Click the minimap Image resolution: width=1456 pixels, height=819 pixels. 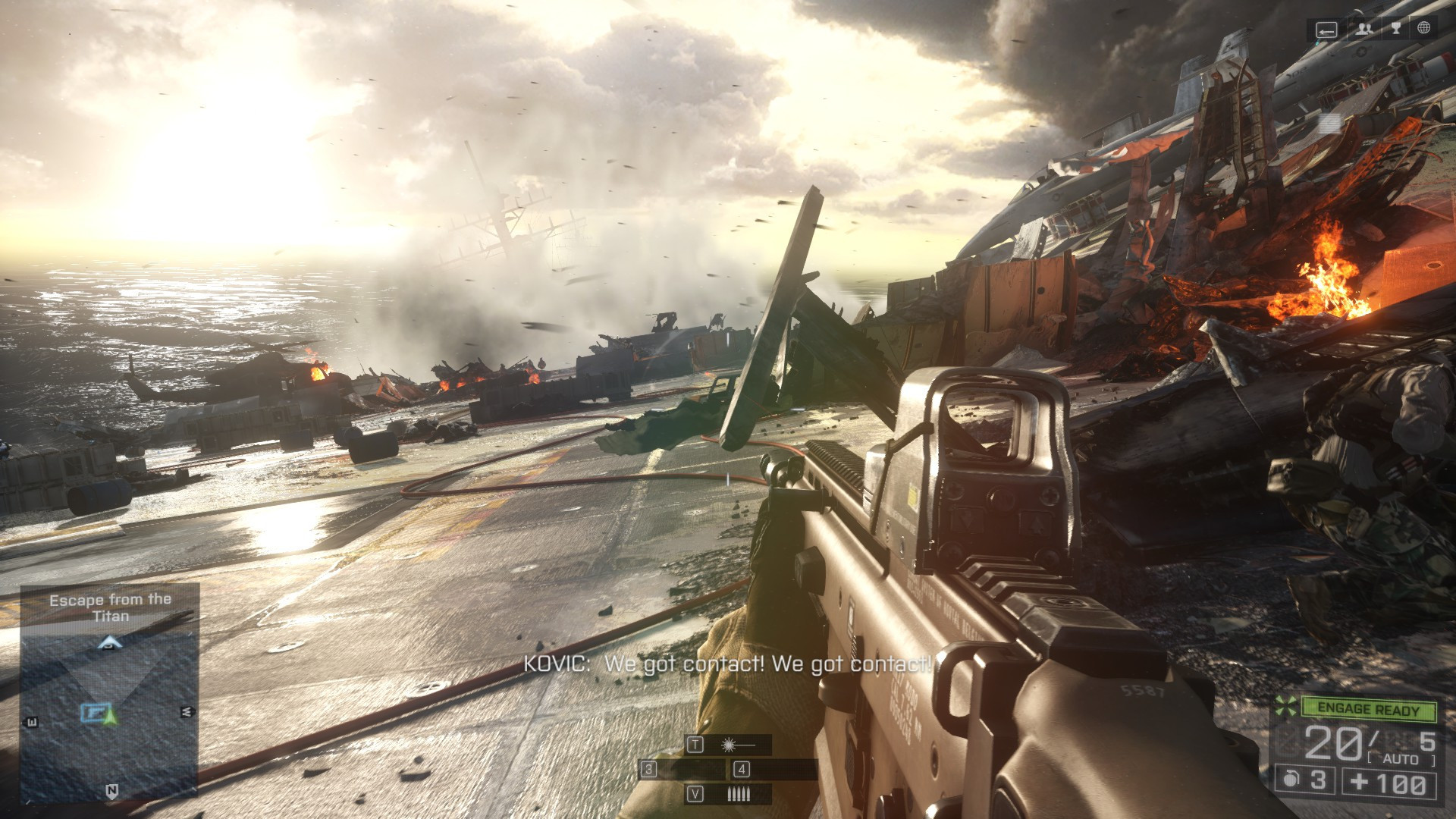click(x=110, y=713)
